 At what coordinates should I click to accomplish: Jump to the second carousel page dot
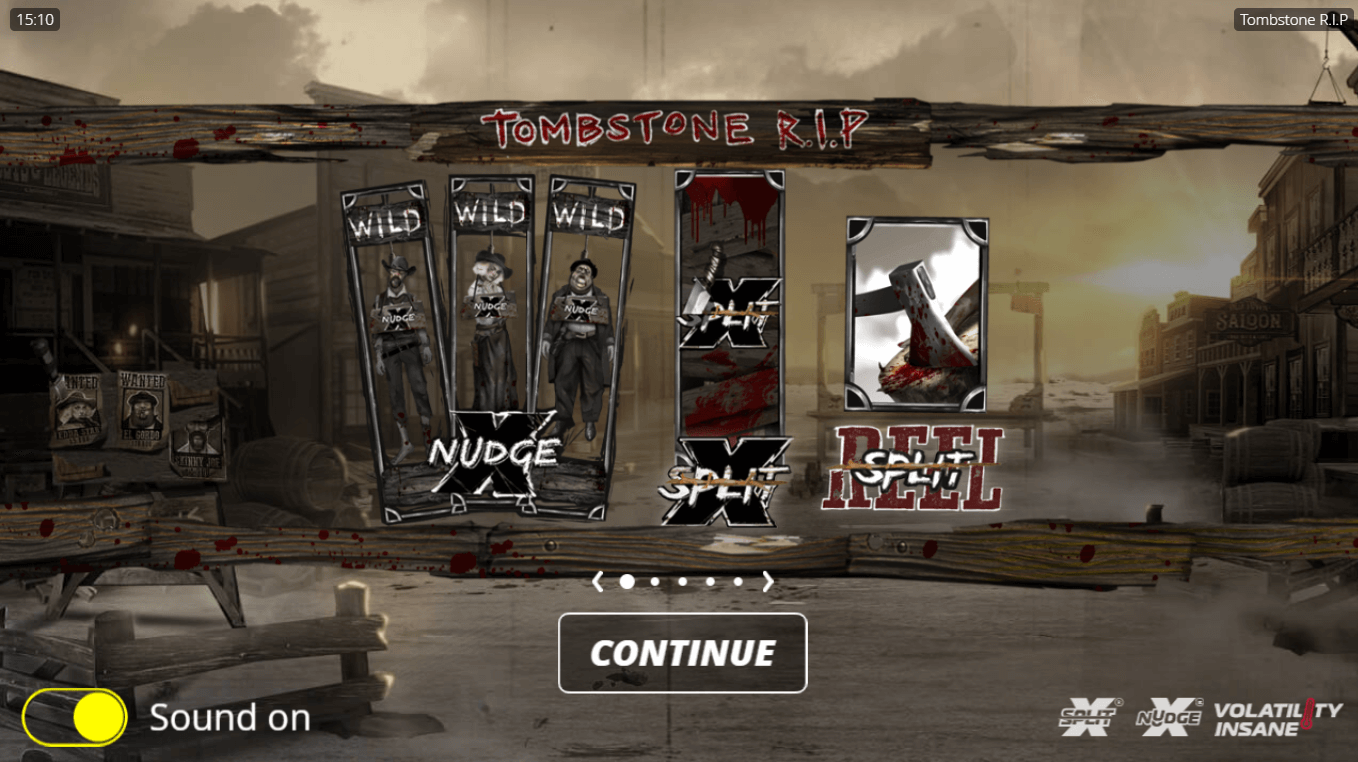click(x=655, y=581)
